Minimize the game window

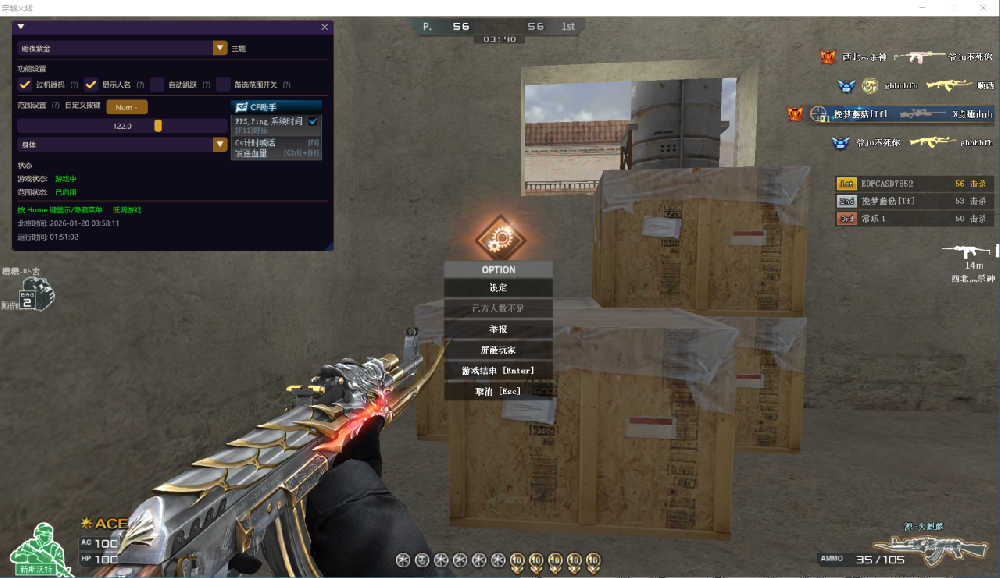point(923,7)
